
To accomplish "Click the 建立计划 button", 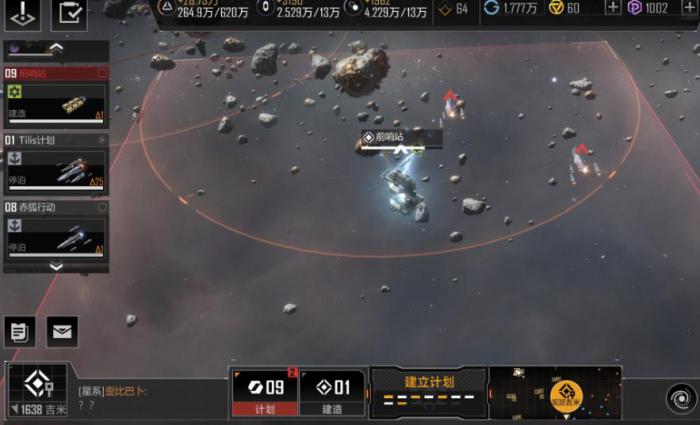I will (429, 390).
